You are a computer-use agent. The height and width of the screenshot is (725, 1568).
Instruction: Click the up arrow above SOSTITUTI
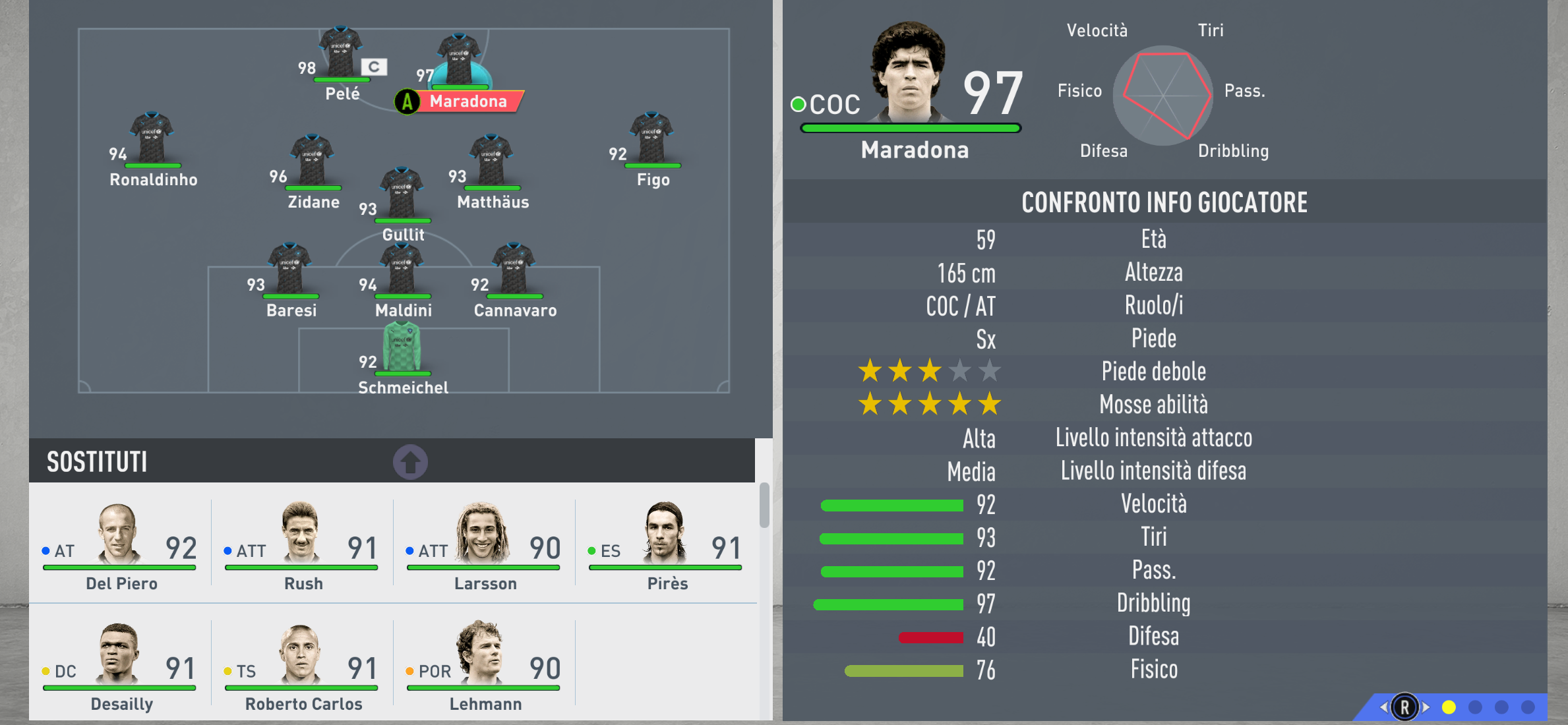(411, 461)
